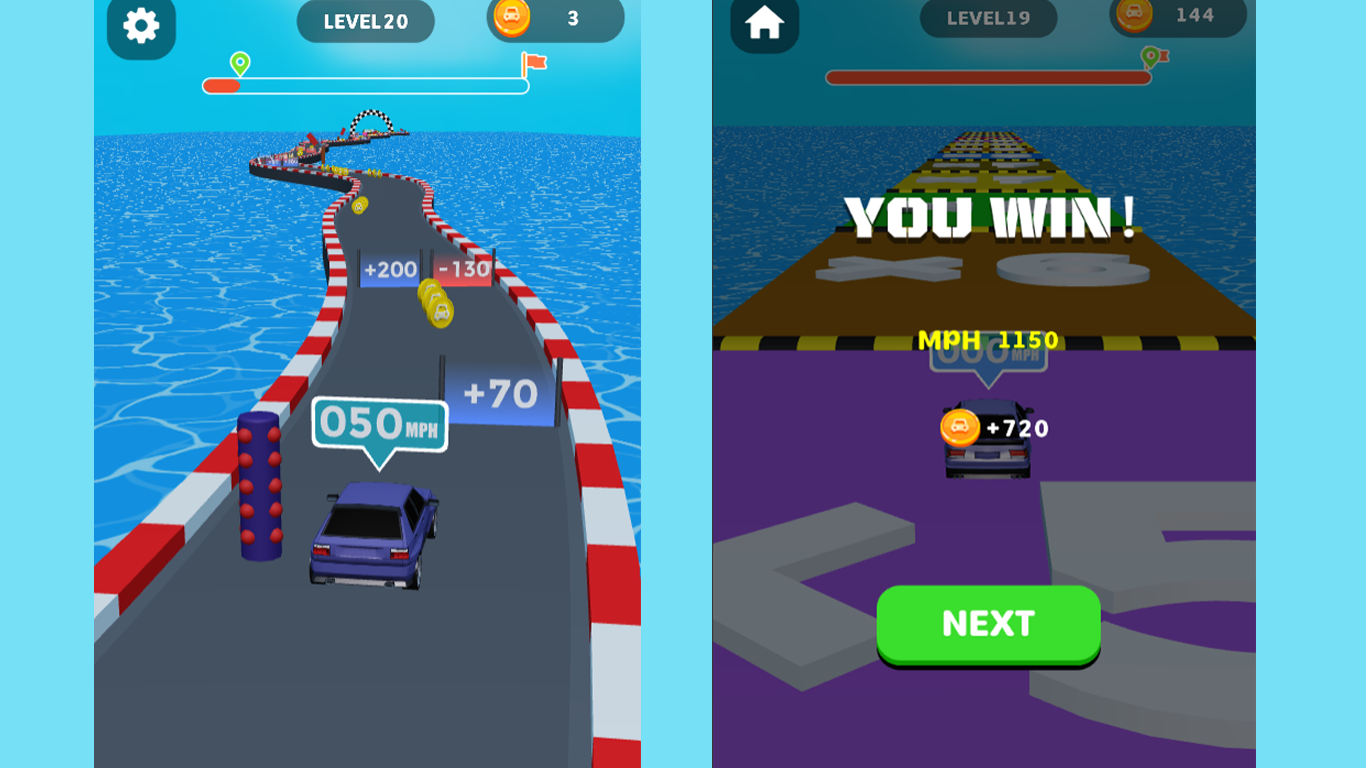
Task: Click the location pin on the left progress bar
Action: [239, 63]
